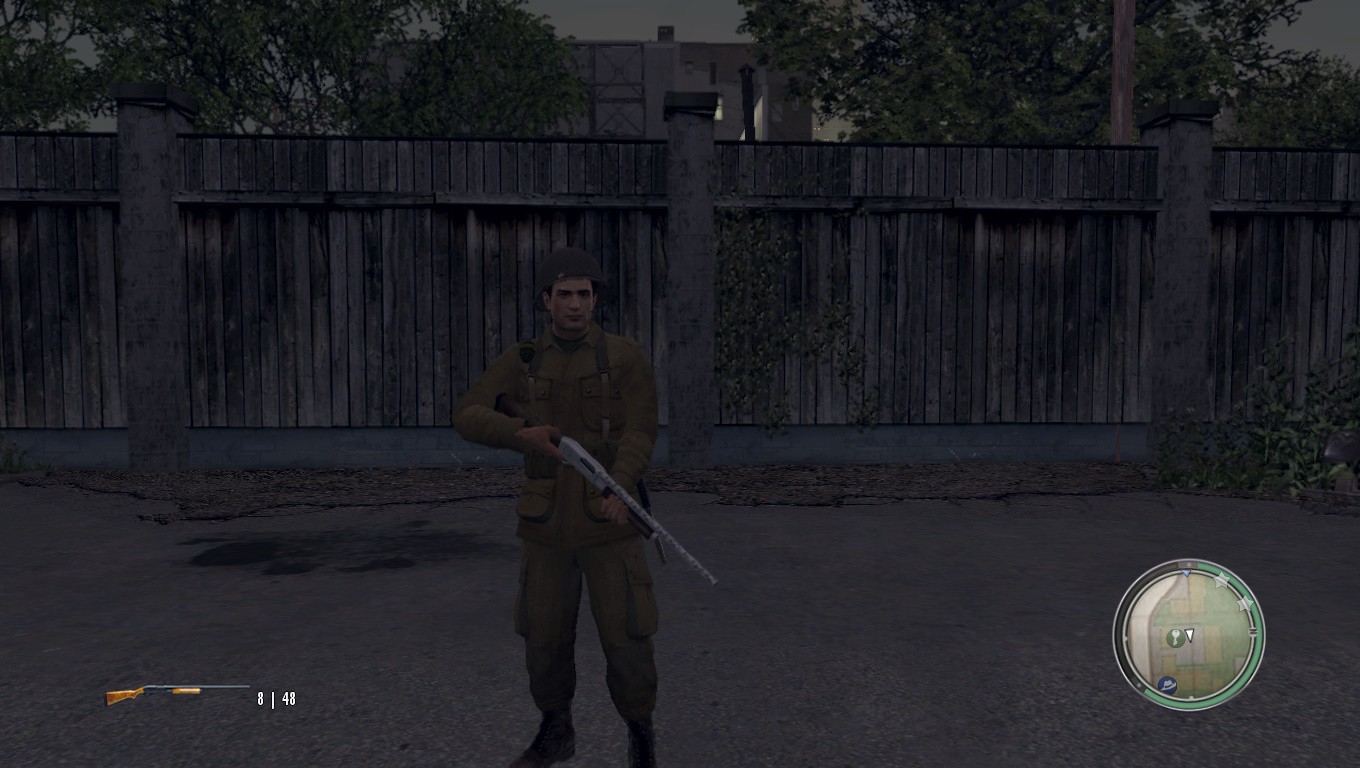
Task: Select the white player arrow on the minimap
Action: pos(1190,633)
